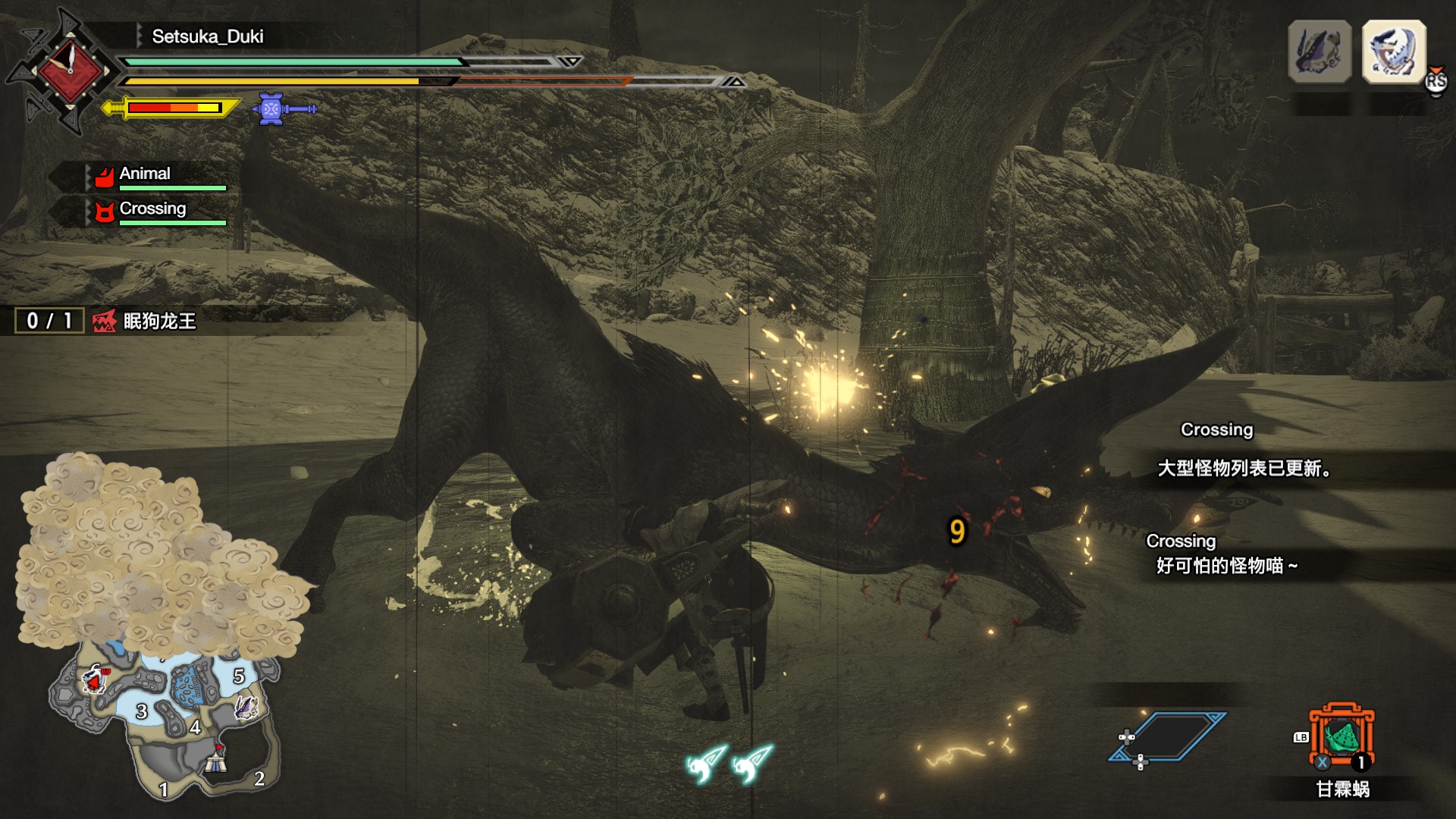Click the player name Setsuka_Duki
Screen dimensions: 1456x819
pos(207,36)
